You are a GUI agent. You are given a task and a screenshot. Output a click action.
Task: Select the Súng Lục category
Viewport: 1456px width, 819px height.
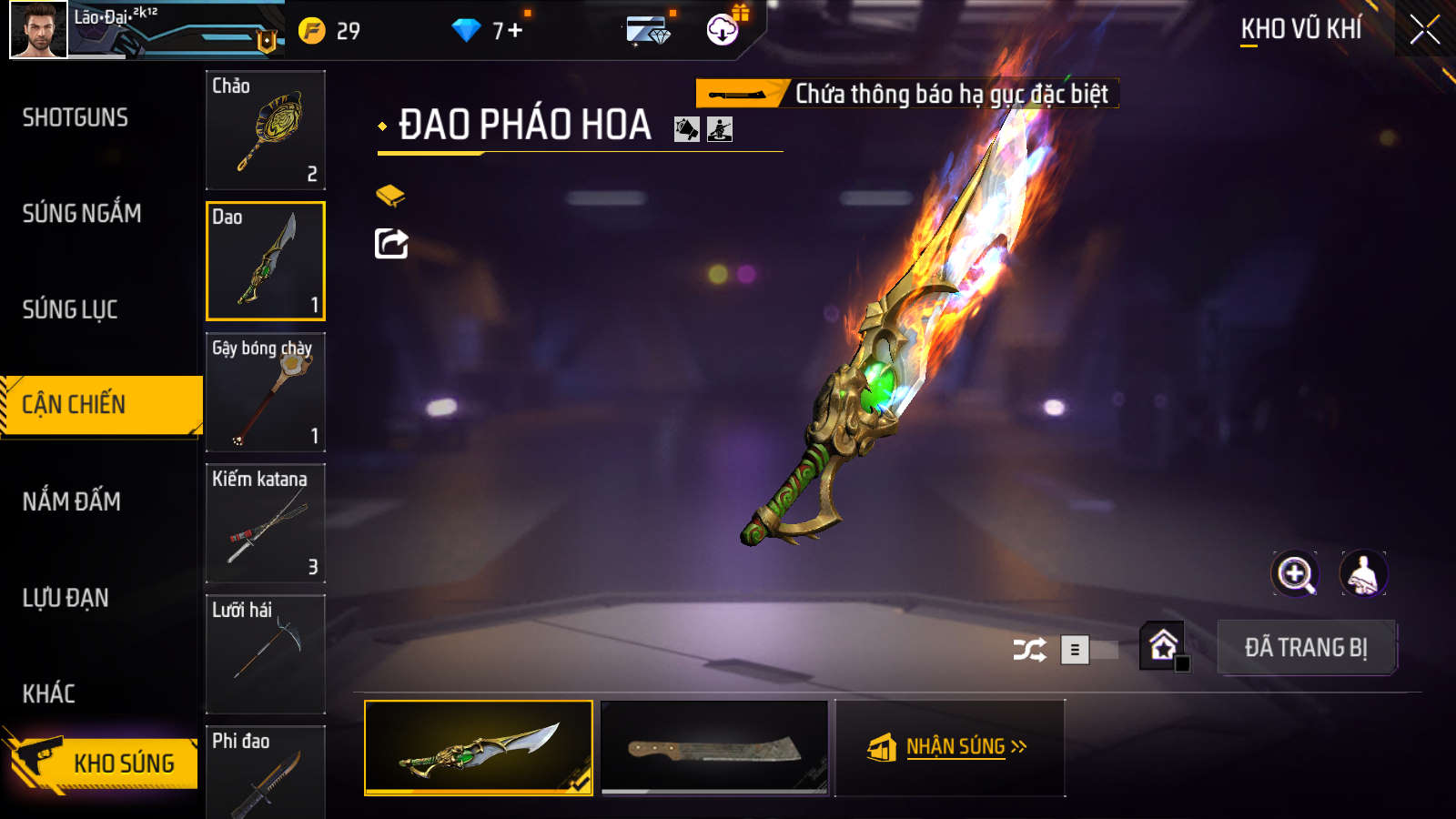(70, 309)
